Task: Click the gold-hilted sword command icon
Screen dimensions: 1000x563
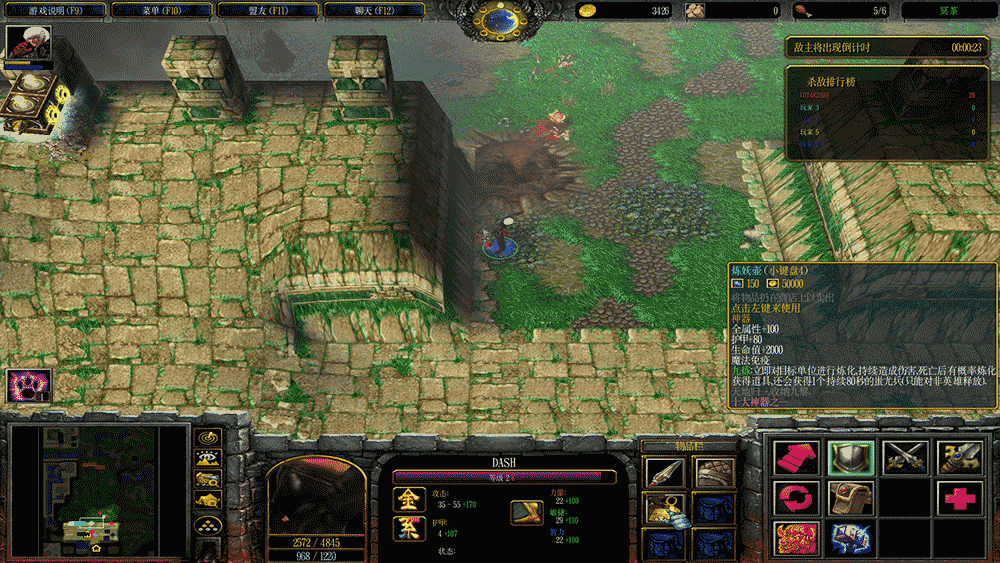Action: click(x=958, y=457)
